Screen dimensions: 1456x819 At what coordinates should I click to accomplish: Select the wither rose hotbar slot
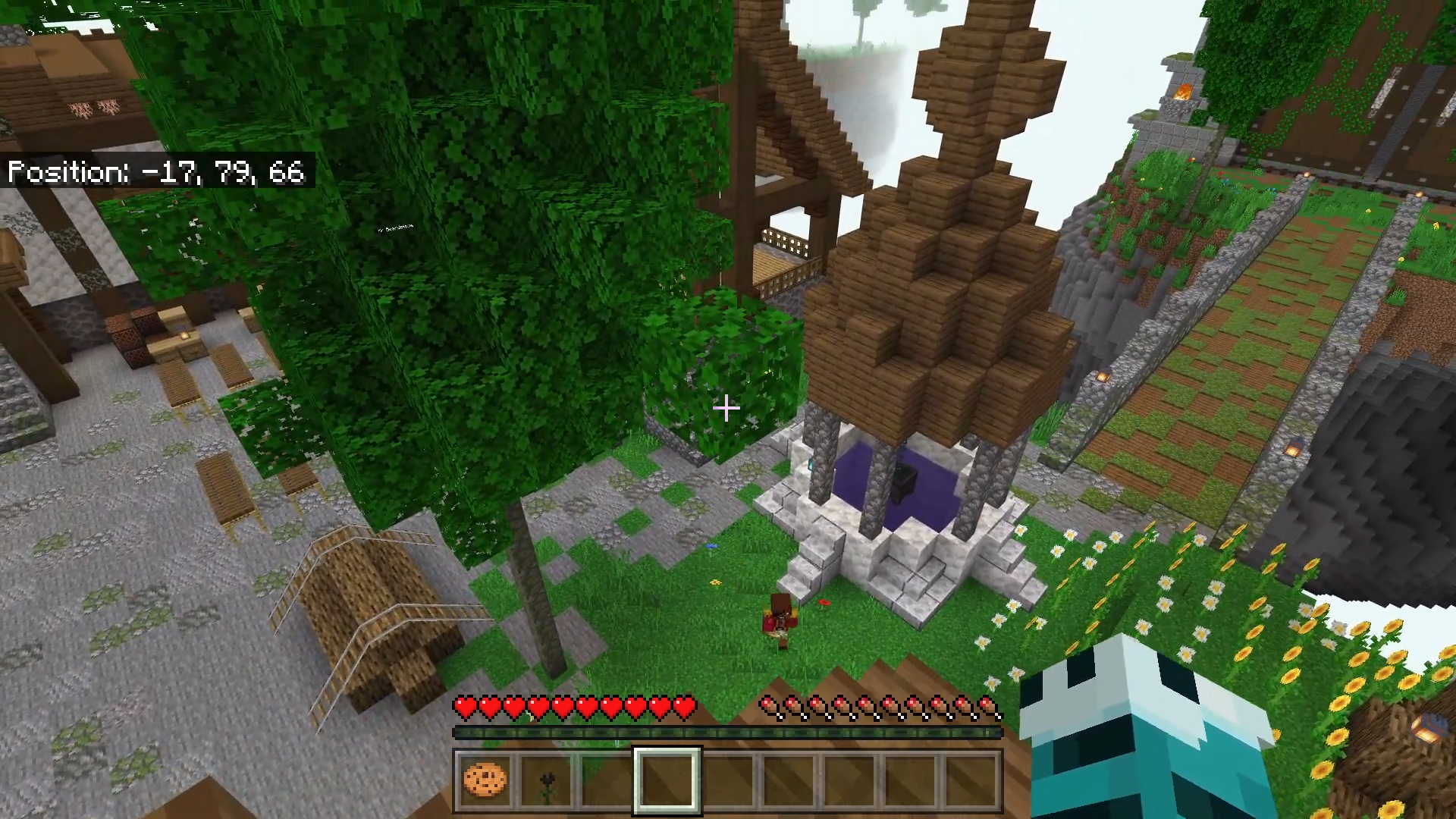[546, 781]
